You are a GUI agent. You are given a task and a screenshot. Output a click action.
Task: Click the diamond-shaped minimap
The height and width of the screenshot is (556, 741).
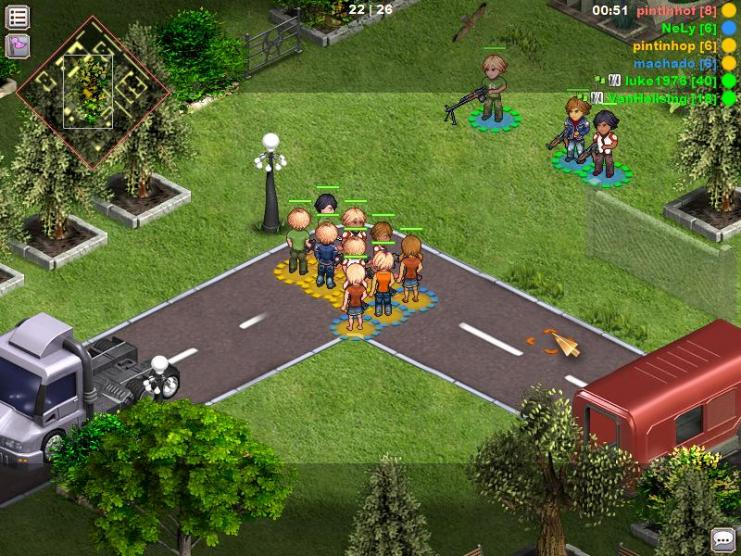91,91
